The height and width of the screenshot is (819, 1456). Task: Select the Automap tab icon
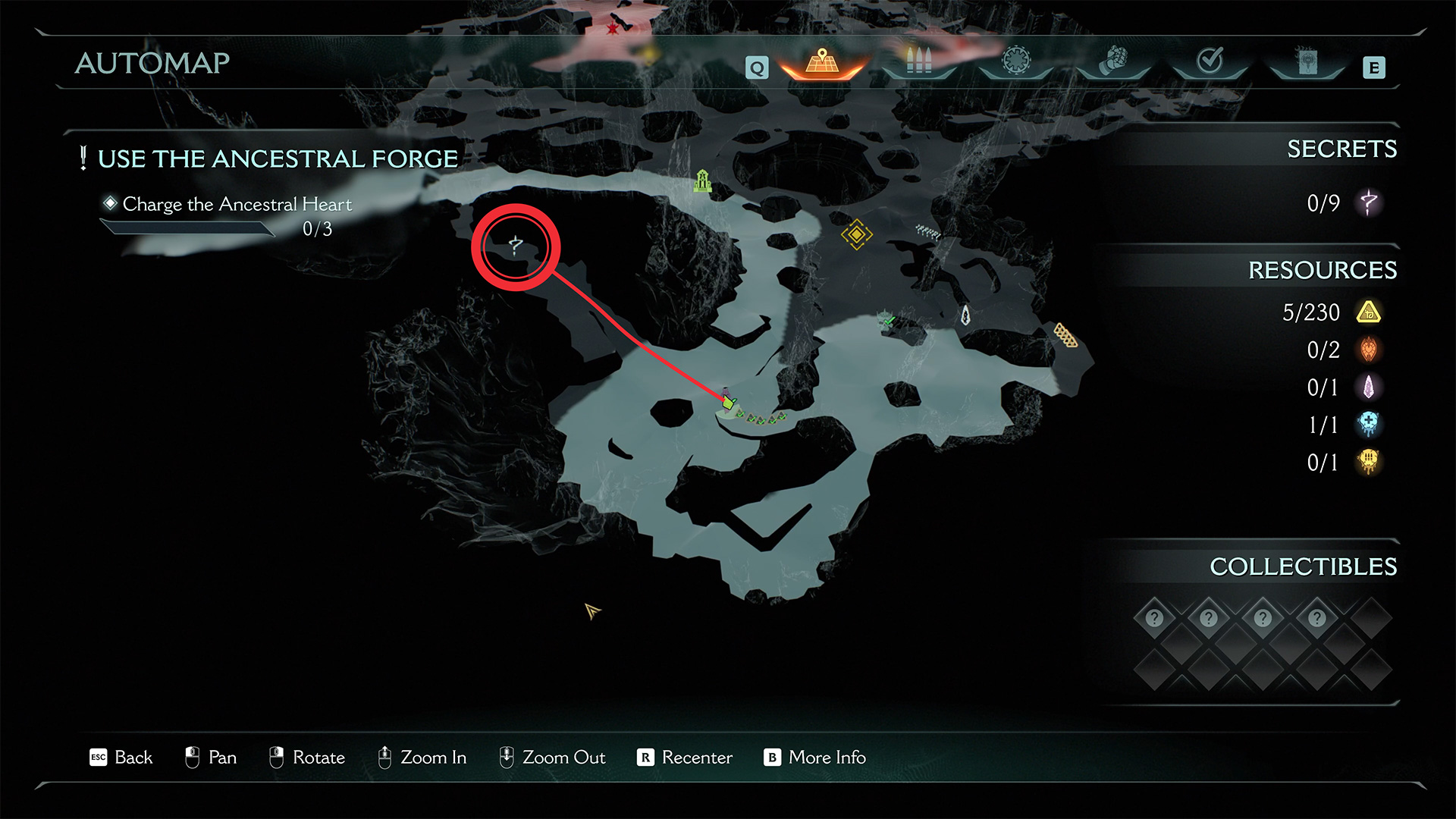point(822,62)
